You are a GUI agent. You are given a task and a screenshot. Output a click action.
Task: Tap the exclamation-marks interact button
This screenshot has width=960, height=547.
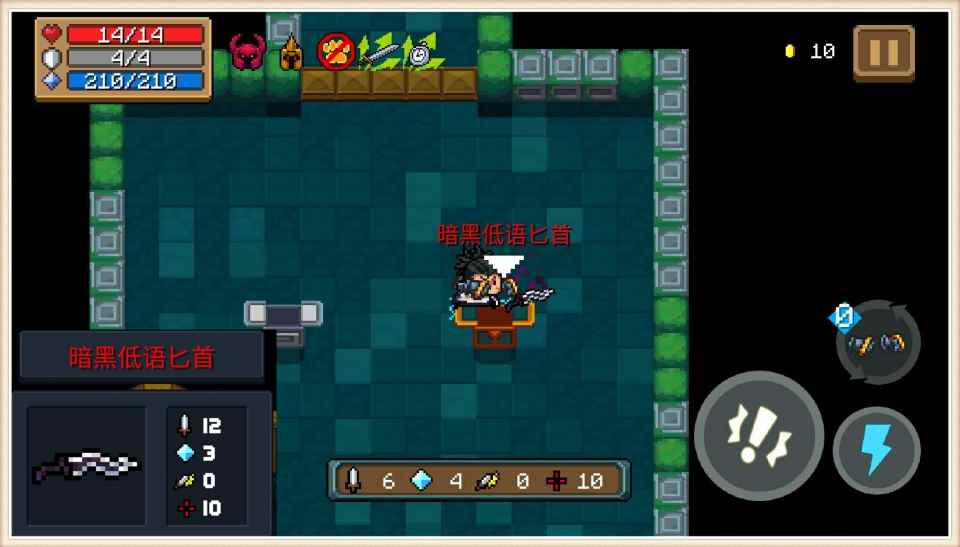coord(758,435)
